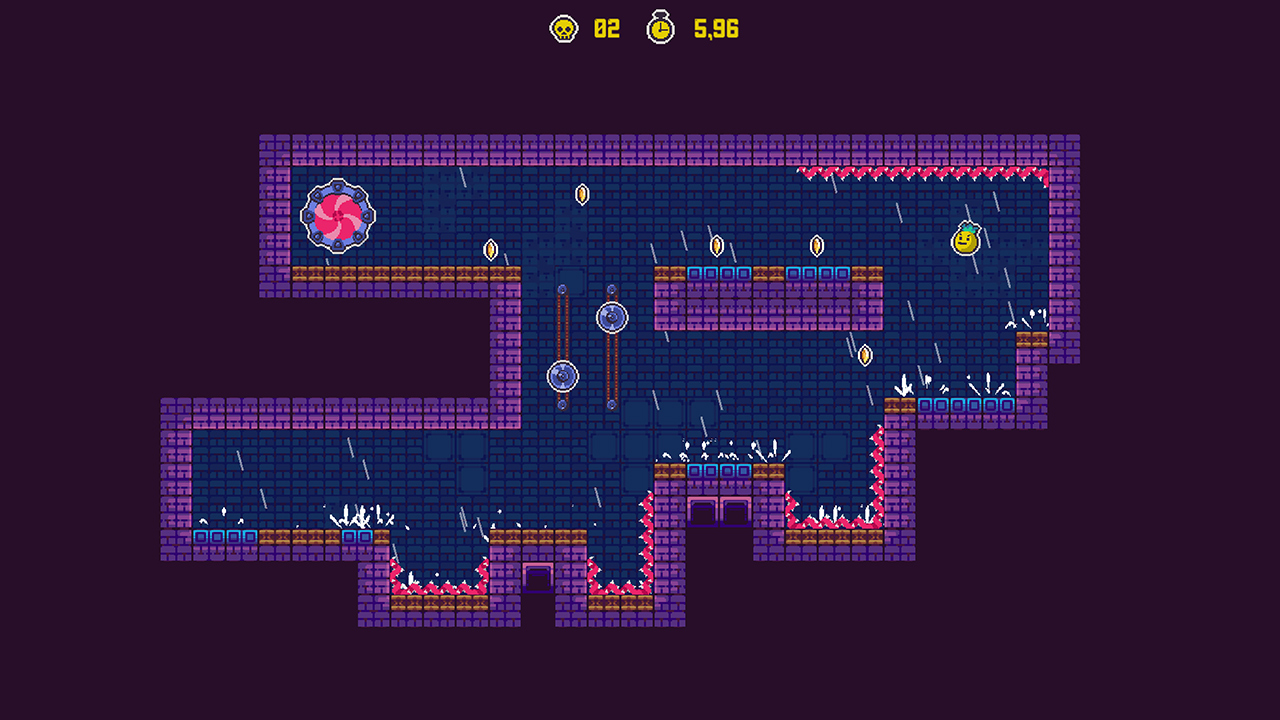Click the stopwatch timer icon in the HUD
The width and height of the screenshot is (1280, 720).
pos(660,29)
